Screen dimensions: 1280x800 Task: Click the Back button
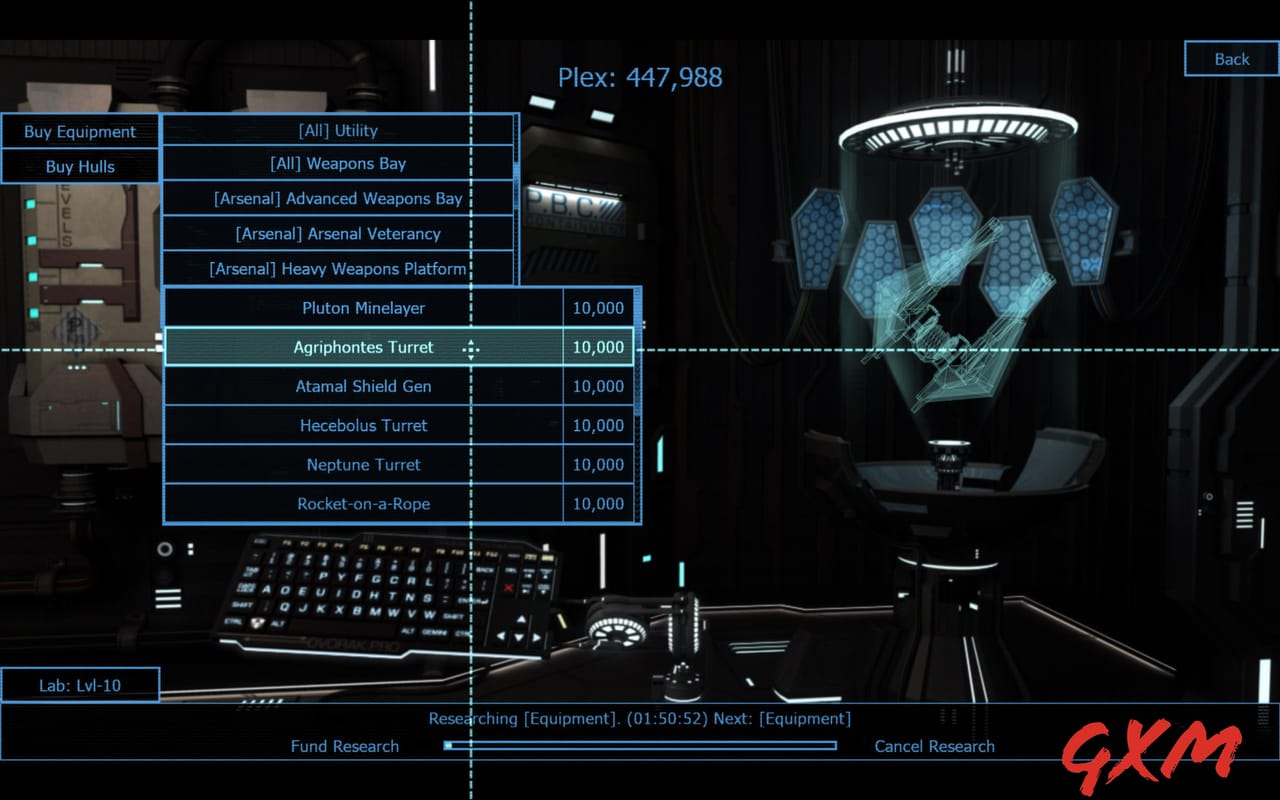pos(1230,59)
